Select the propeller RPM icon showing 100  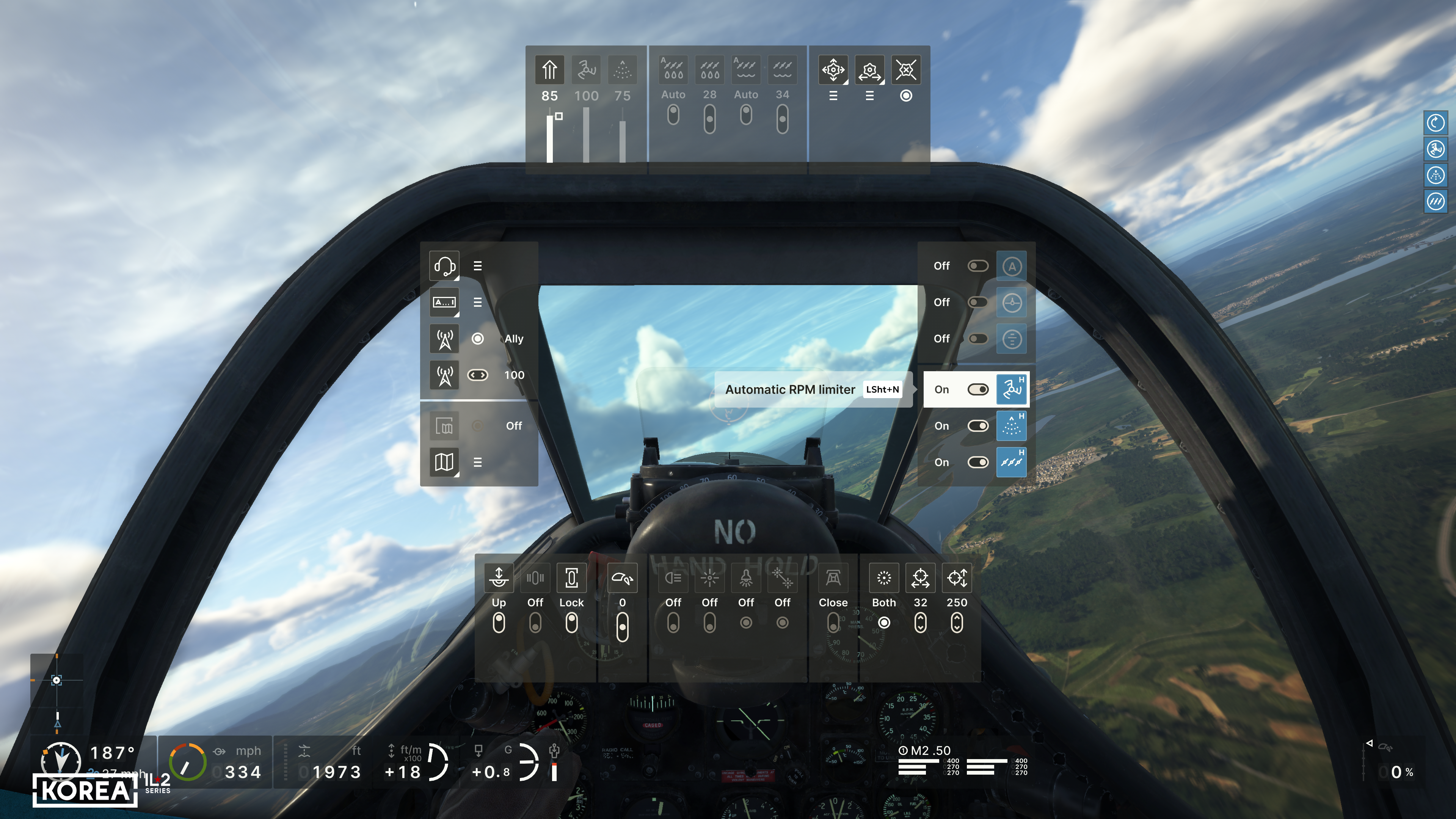tap(586, 70)
